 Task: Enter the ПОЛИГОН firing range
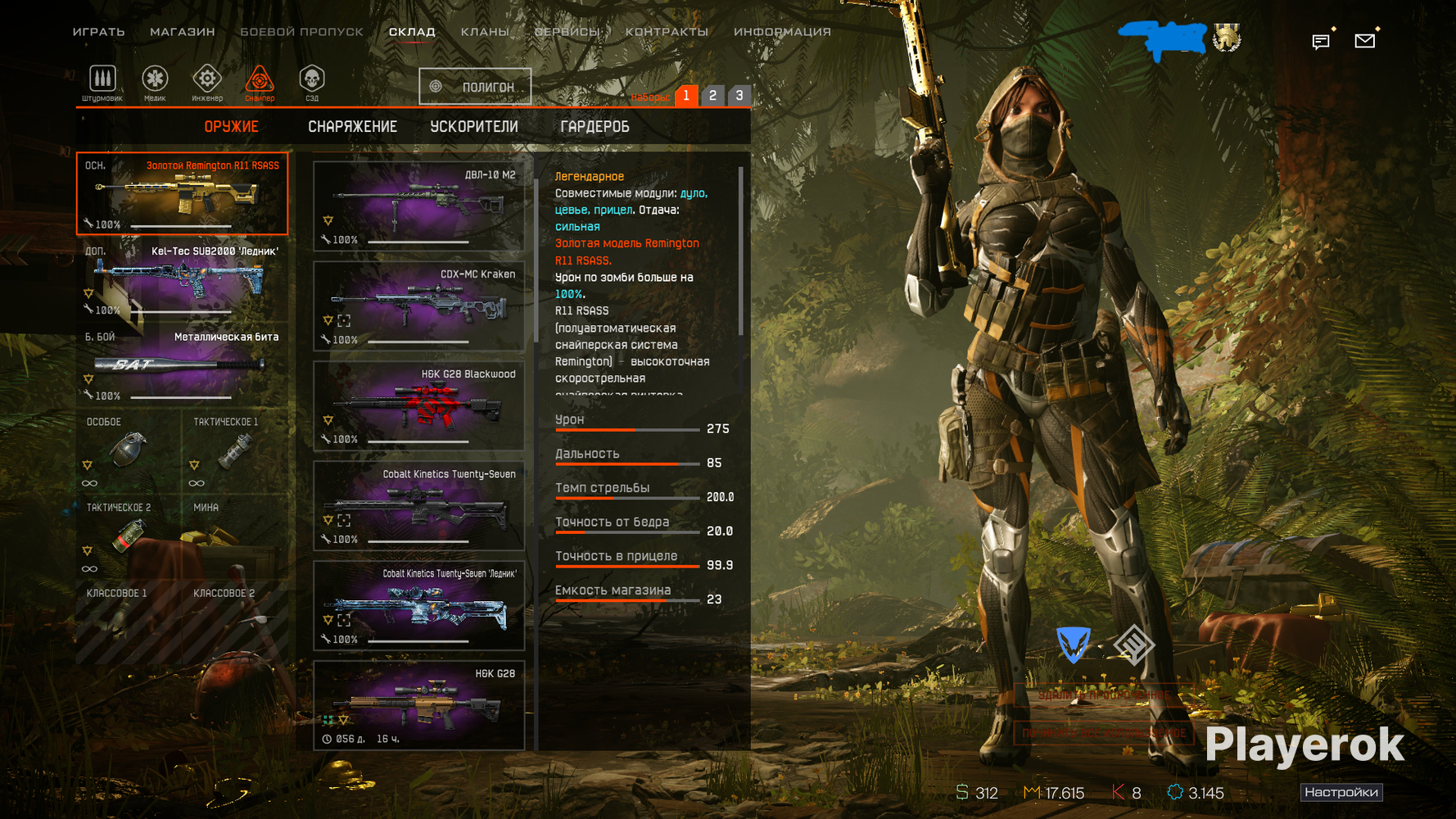click(x=475, y=87)
